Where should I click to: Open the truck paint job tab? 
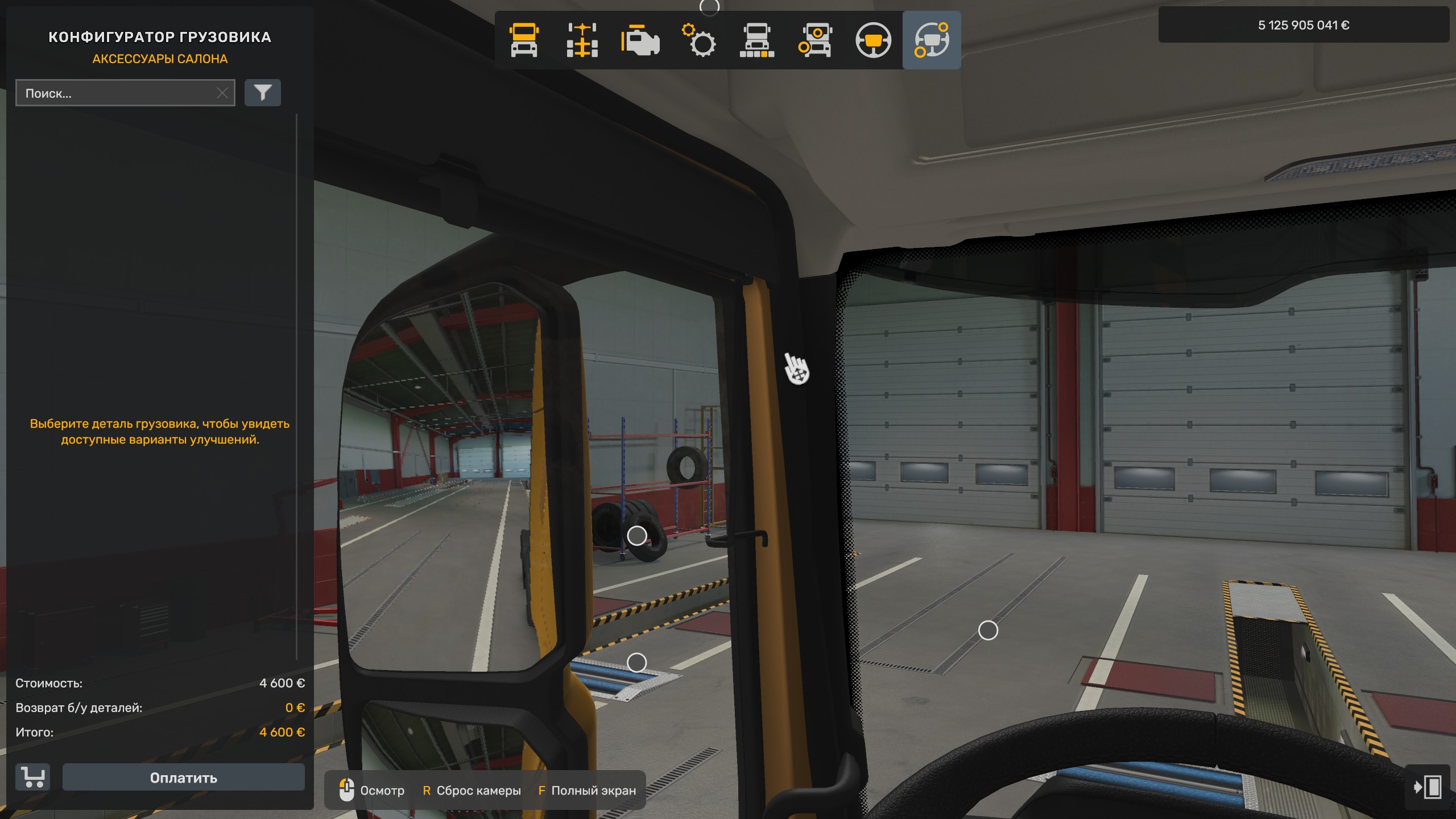[757, 40]
